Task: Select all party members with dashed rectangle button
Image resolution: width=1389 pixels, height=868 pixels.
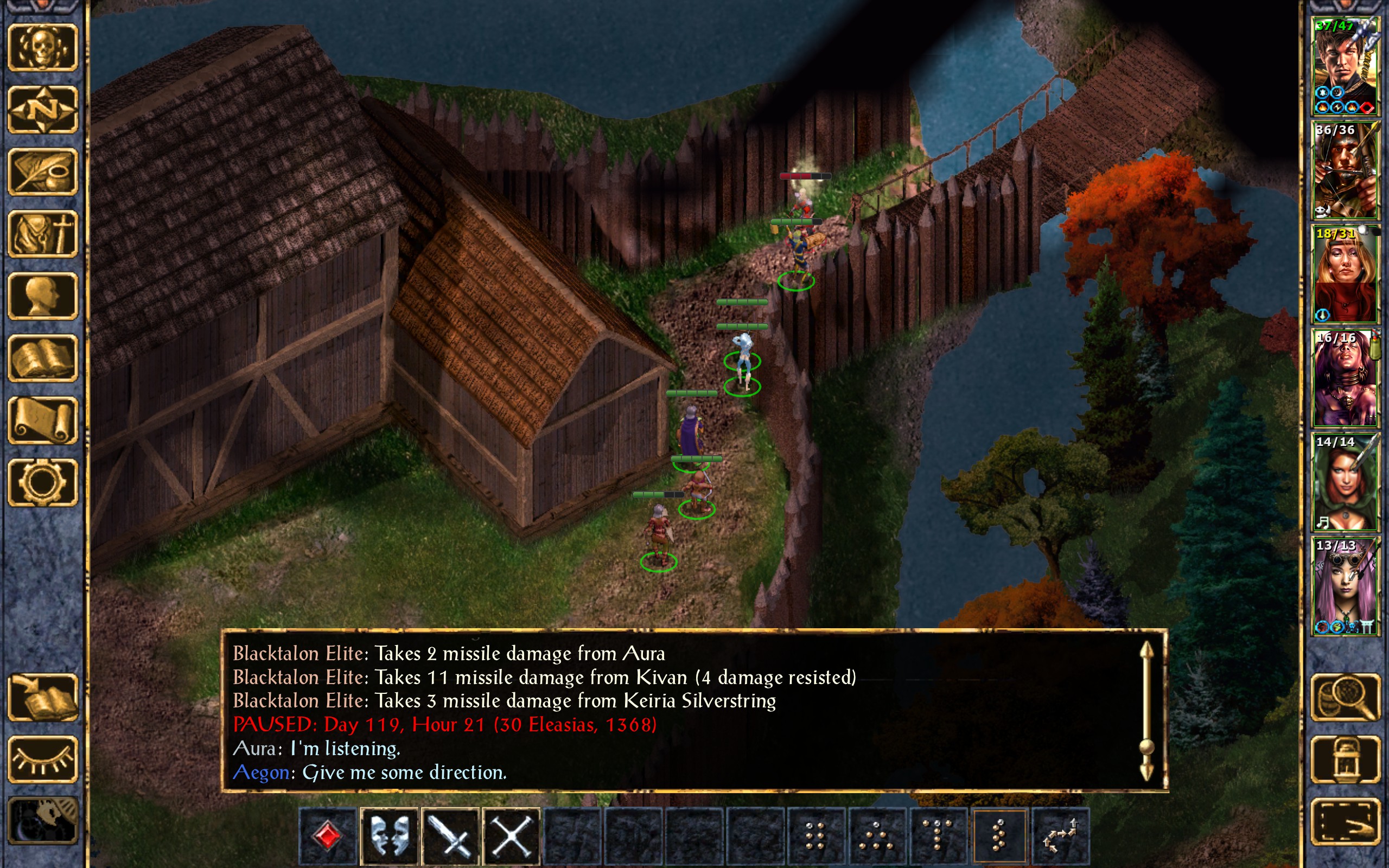Action: [1346, 821]
